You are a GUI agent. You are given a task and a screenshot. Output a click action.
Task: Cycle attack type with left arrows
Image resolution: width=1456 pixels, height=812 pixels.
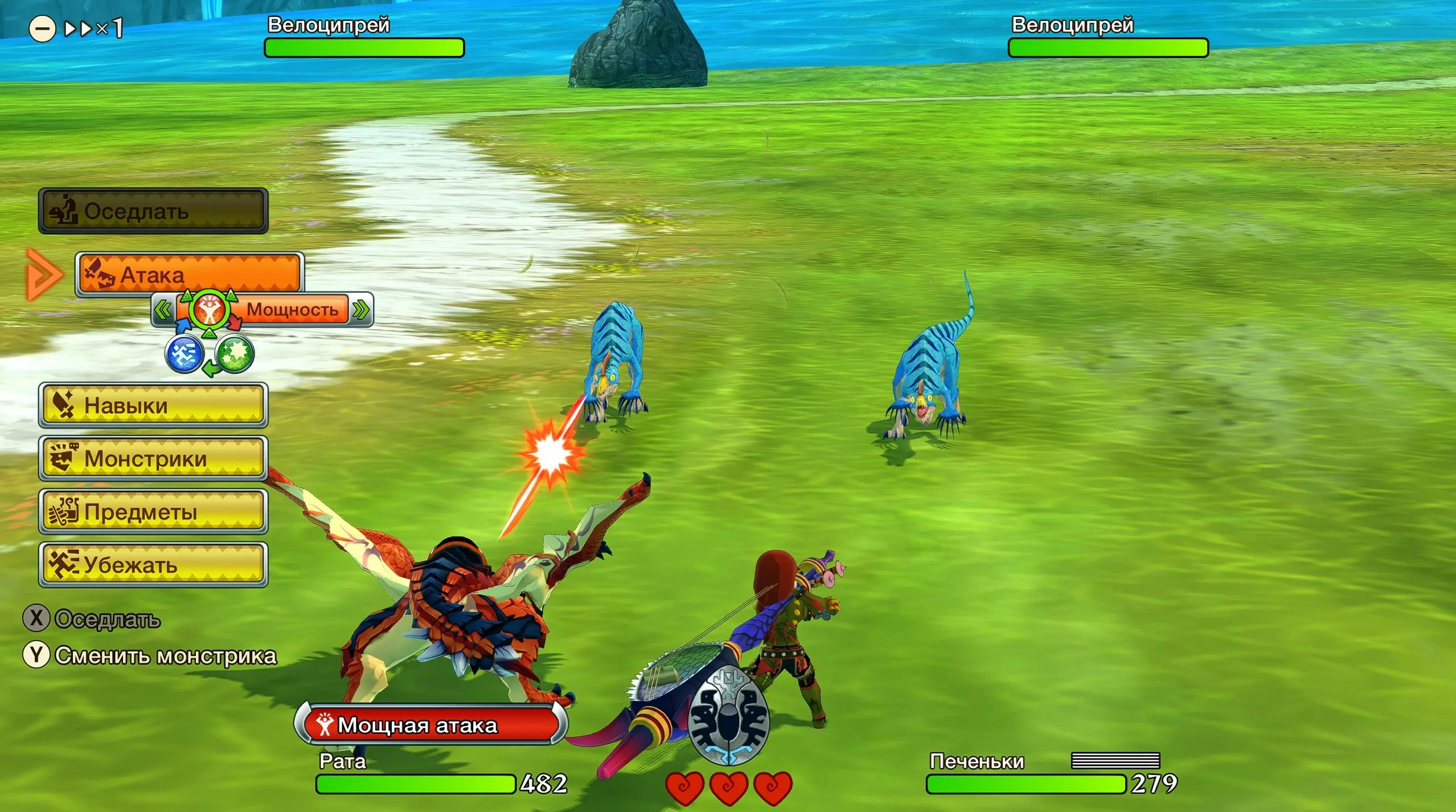(163, 310)
